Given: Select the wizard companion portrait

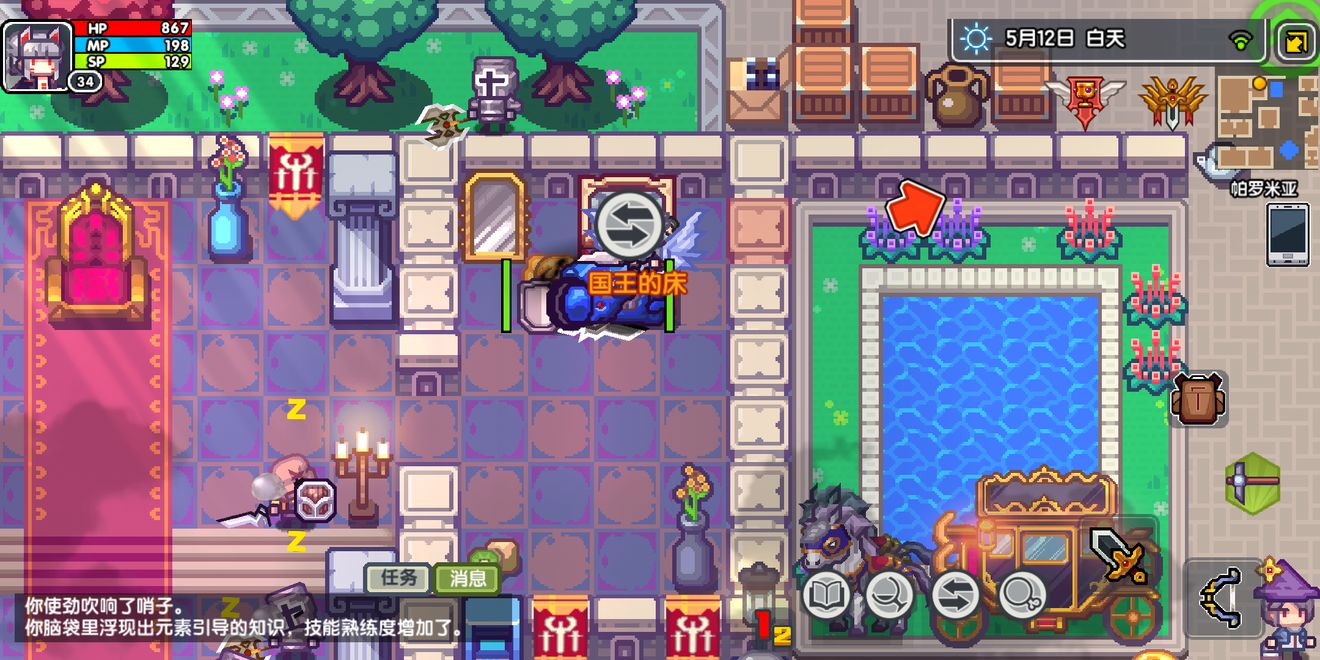Looking at the screenshot, I should [x=1288, y=608].
